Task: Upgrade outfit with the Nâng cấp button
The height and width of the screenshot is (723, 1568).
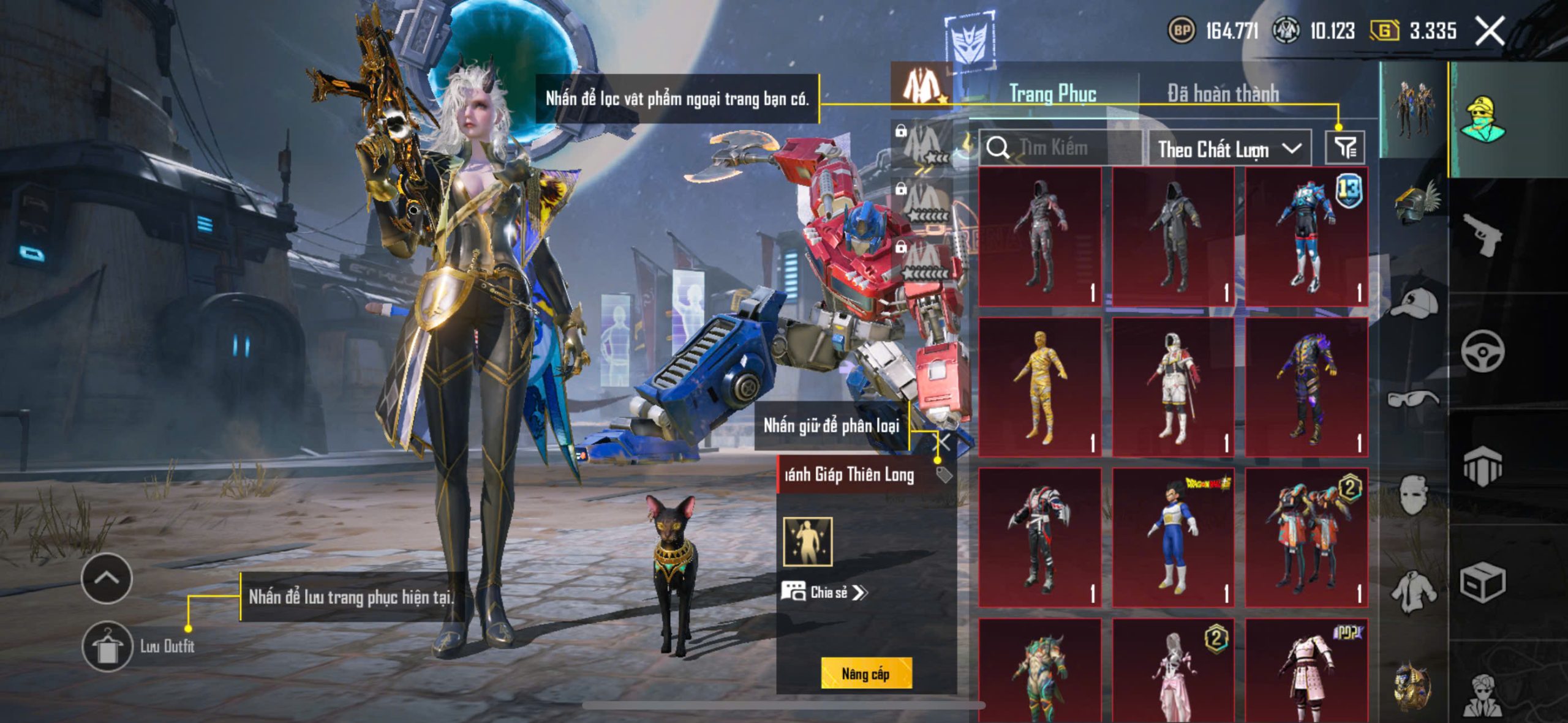Action: [x=865, y=673]
